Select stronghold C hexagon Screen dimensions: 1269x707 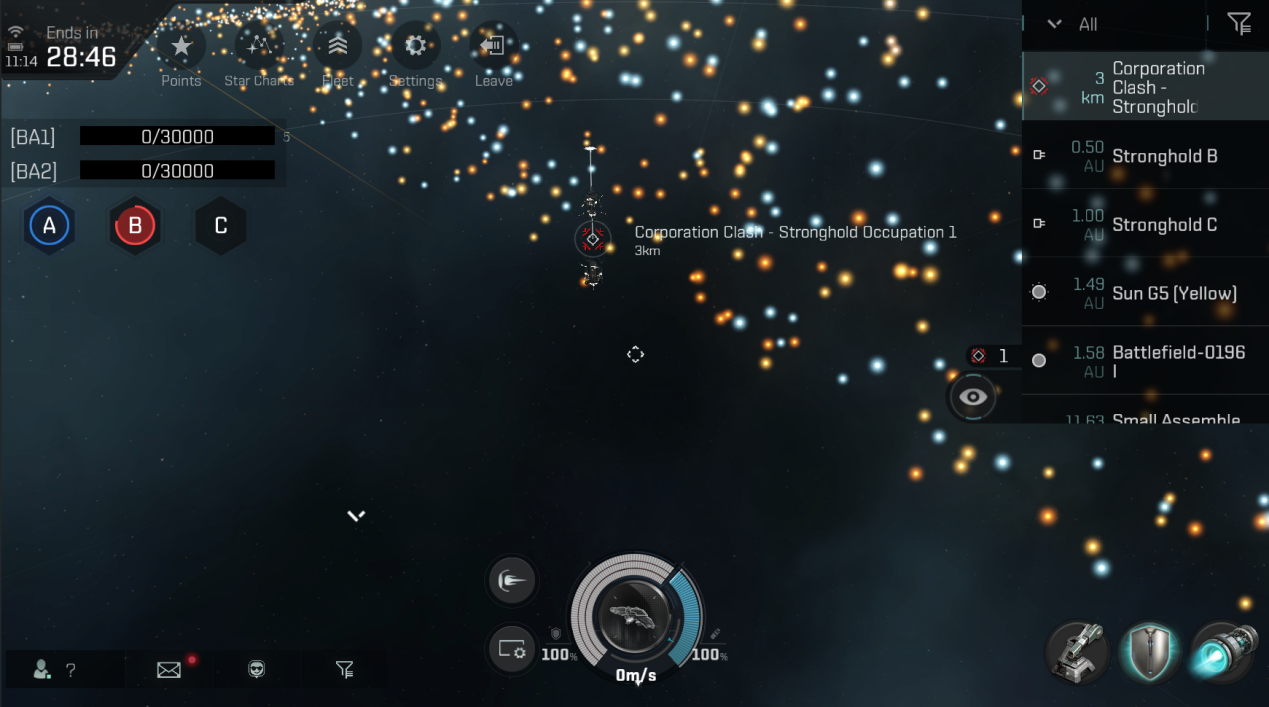click(221, 226)
